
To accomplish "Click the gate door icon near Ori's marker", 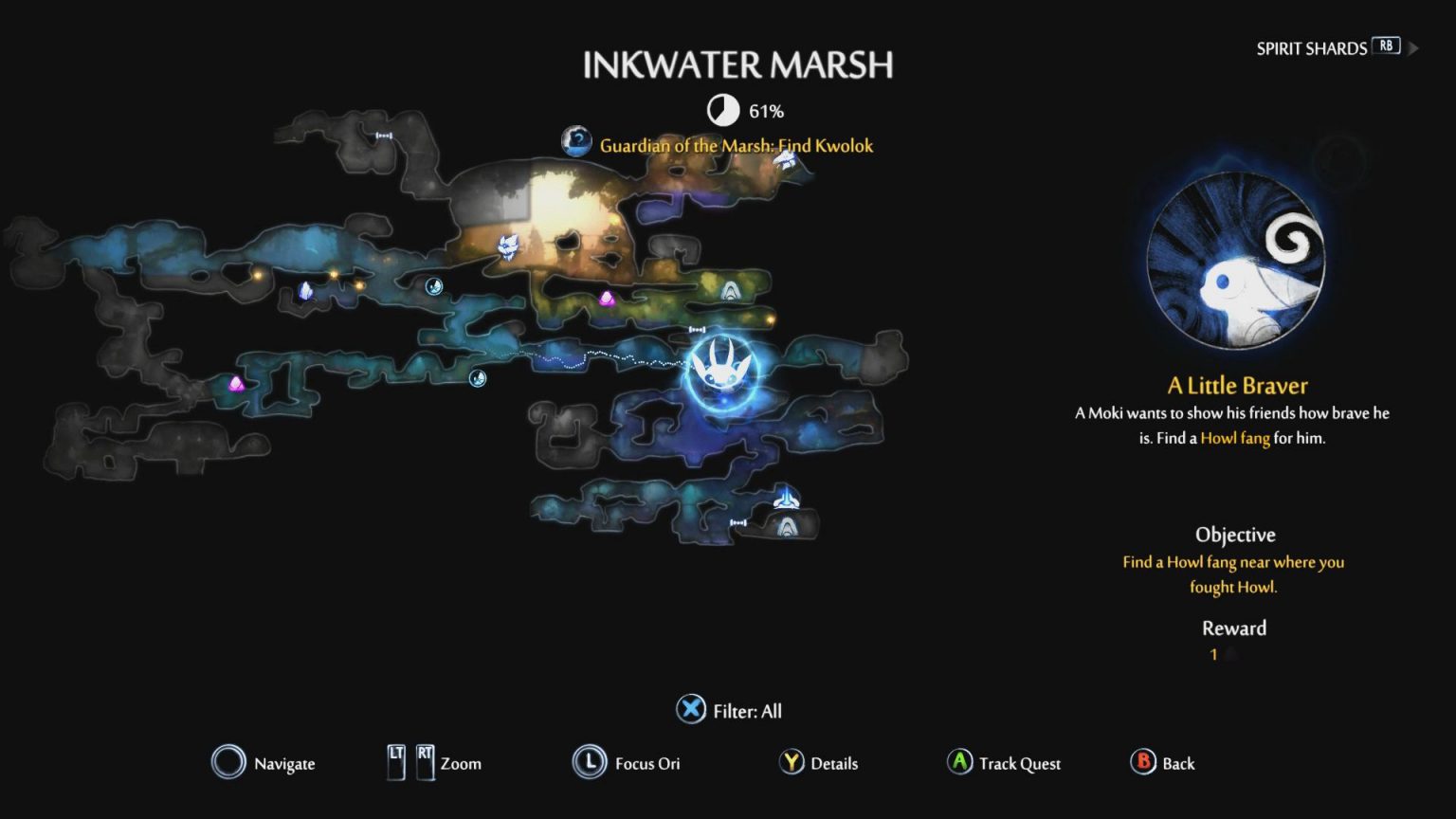I will [698, 330].
